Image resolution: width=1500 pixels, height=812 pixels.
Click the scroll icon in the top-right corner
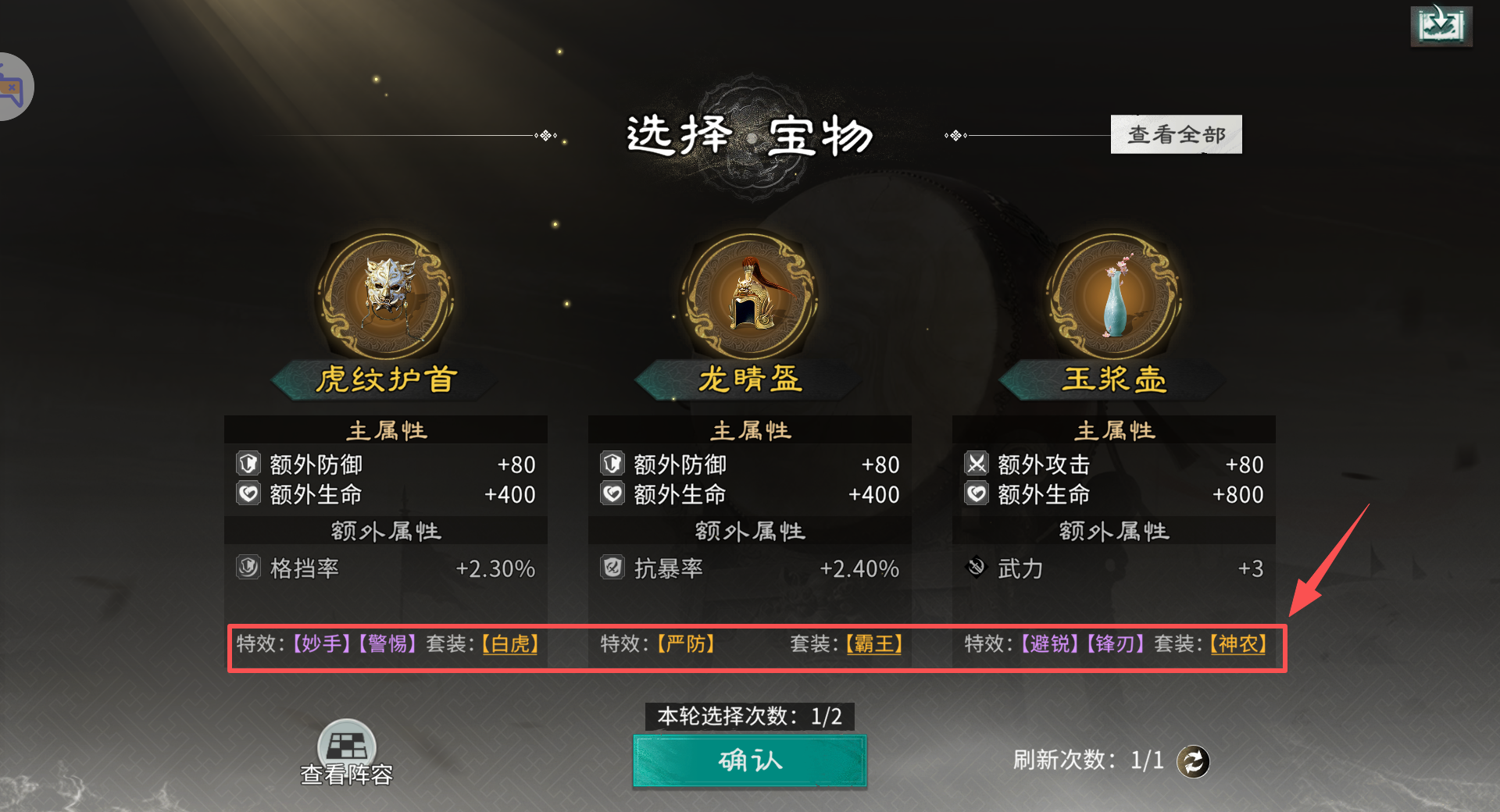point(1441,26)
